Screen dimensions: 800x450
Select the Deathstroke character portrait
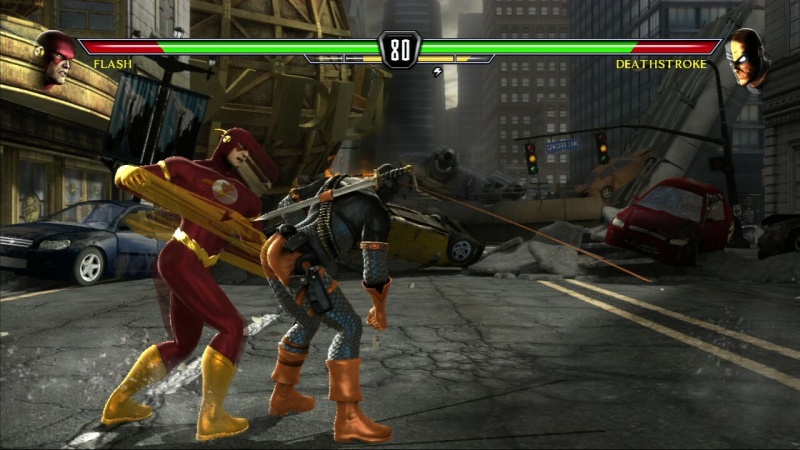(x=745, y=56)
